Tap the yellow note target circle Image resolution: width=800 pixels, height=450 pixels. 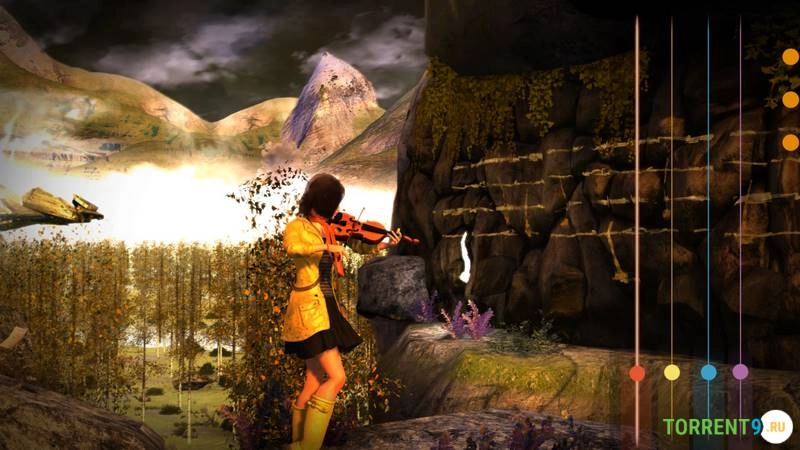[x=672, y=372]
